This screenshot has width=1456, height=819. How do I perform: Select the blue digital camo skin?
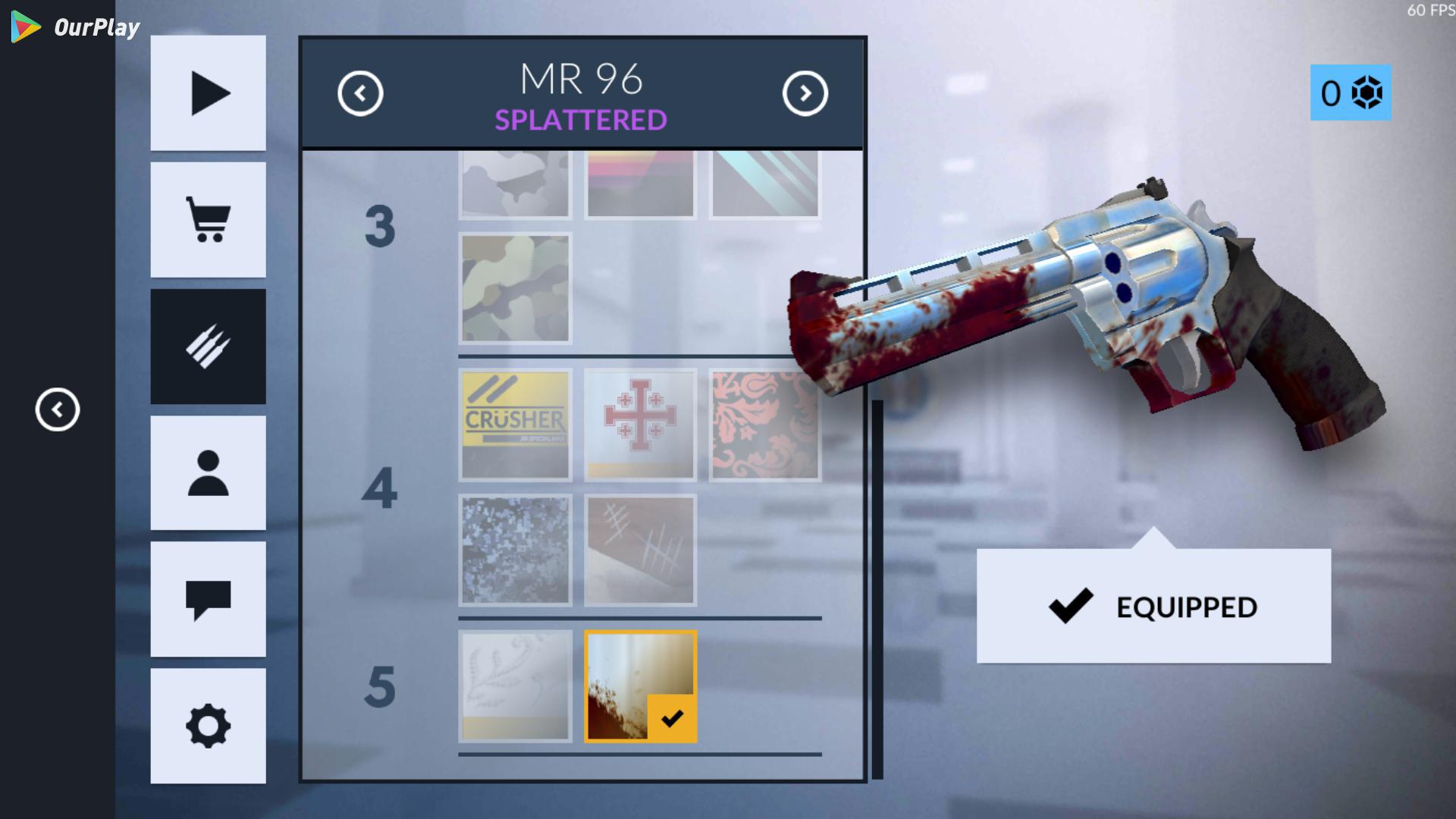tap(515, 551)
